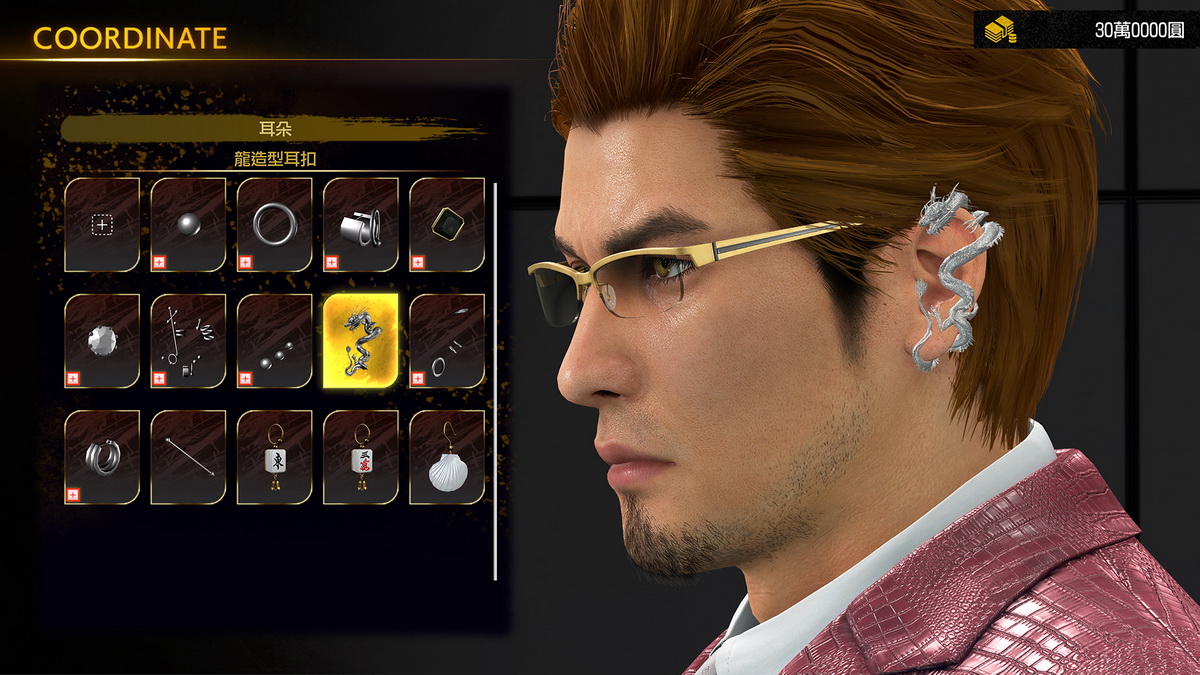
Task: Select the long straight bar piercing
Action: click(188, 457)
